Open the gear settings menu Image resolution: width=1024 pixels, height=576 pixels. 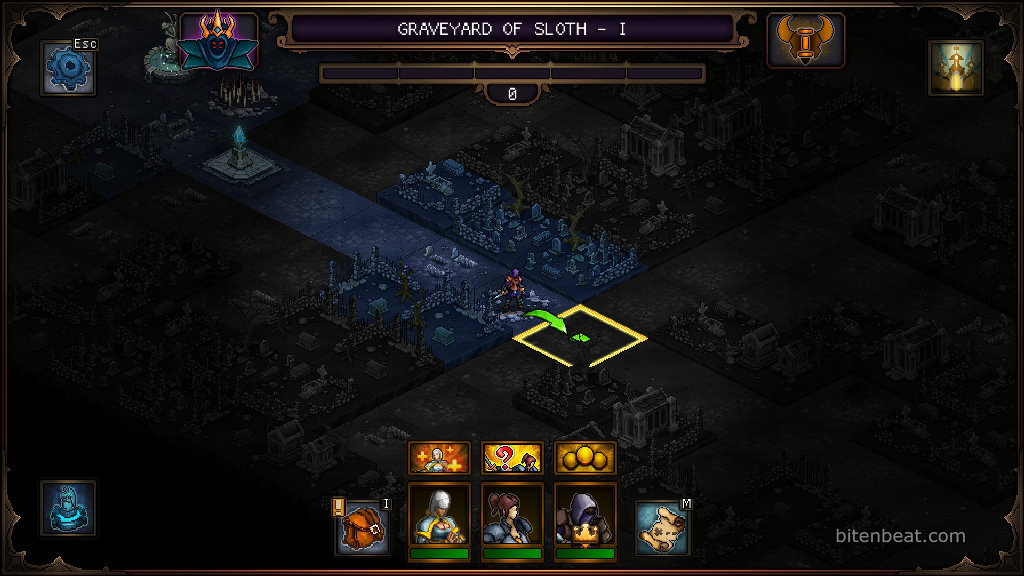click(68, 68)
